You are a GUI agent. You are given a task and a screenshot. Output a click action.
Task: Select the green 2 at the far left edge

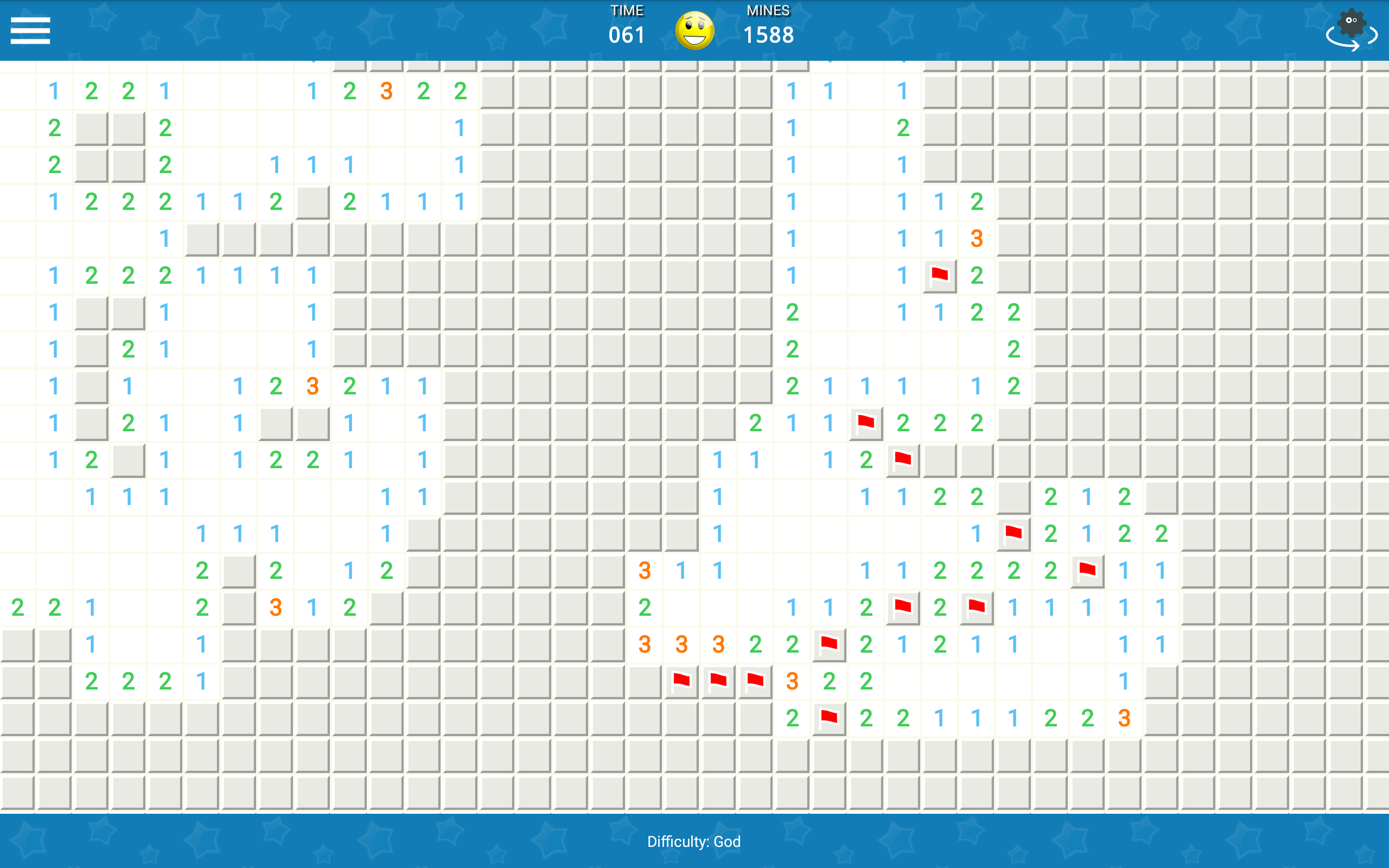[17, 608]
